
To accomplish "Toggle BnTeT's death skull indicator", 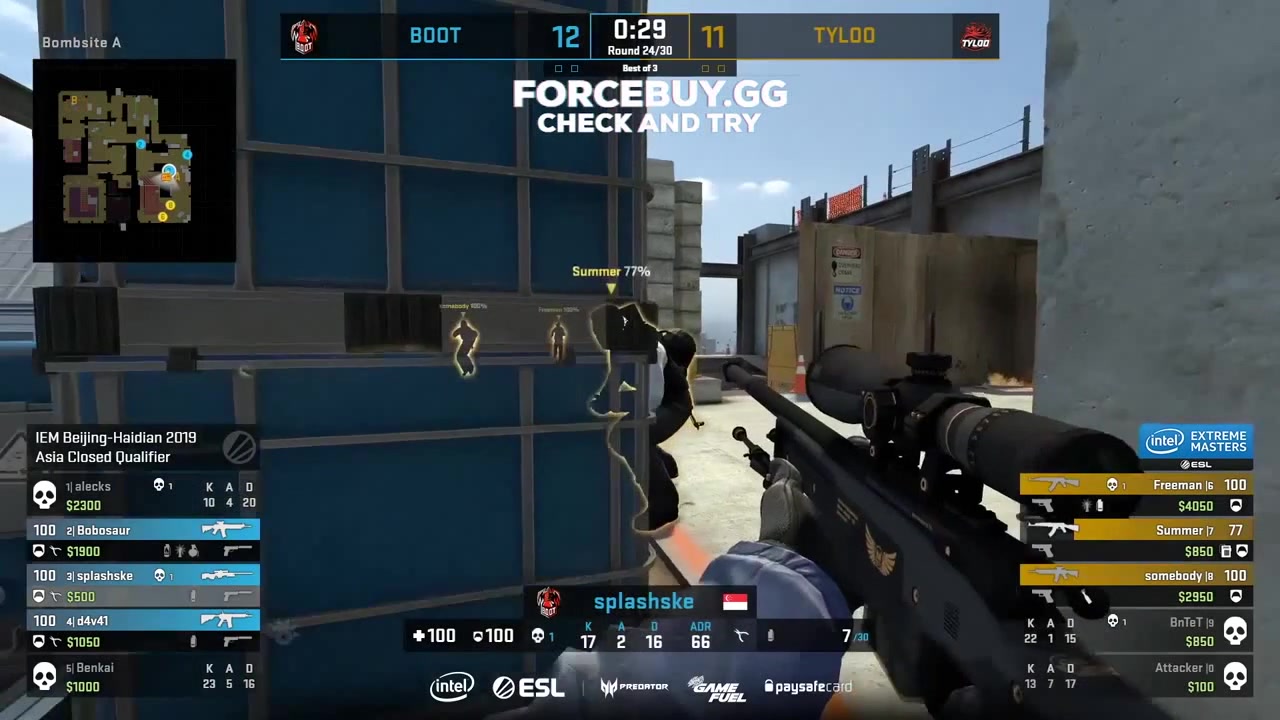I will pyautogui.click(x=1236, y=629).
